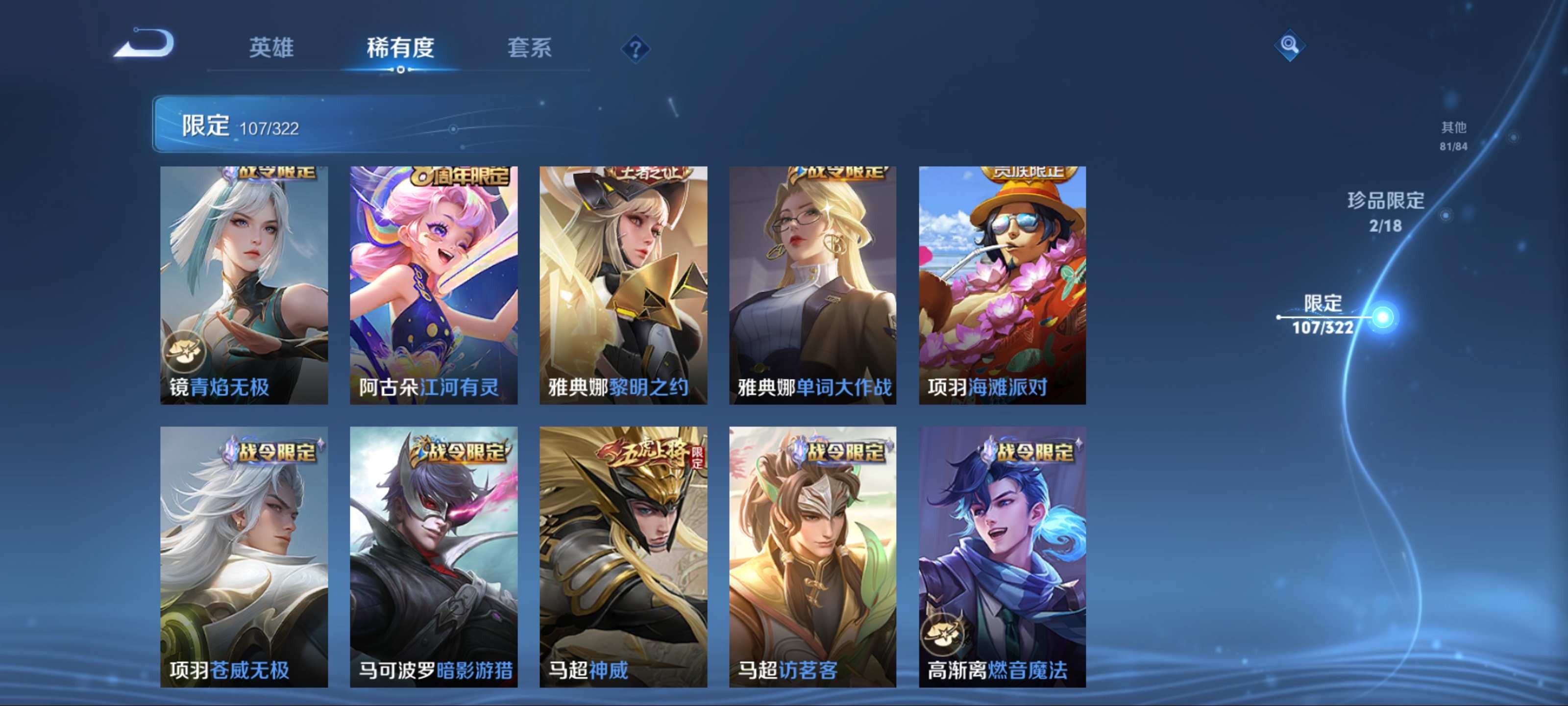
Task: Open the 镜 青焰无极 skin card
Action: tap(244, 284)
